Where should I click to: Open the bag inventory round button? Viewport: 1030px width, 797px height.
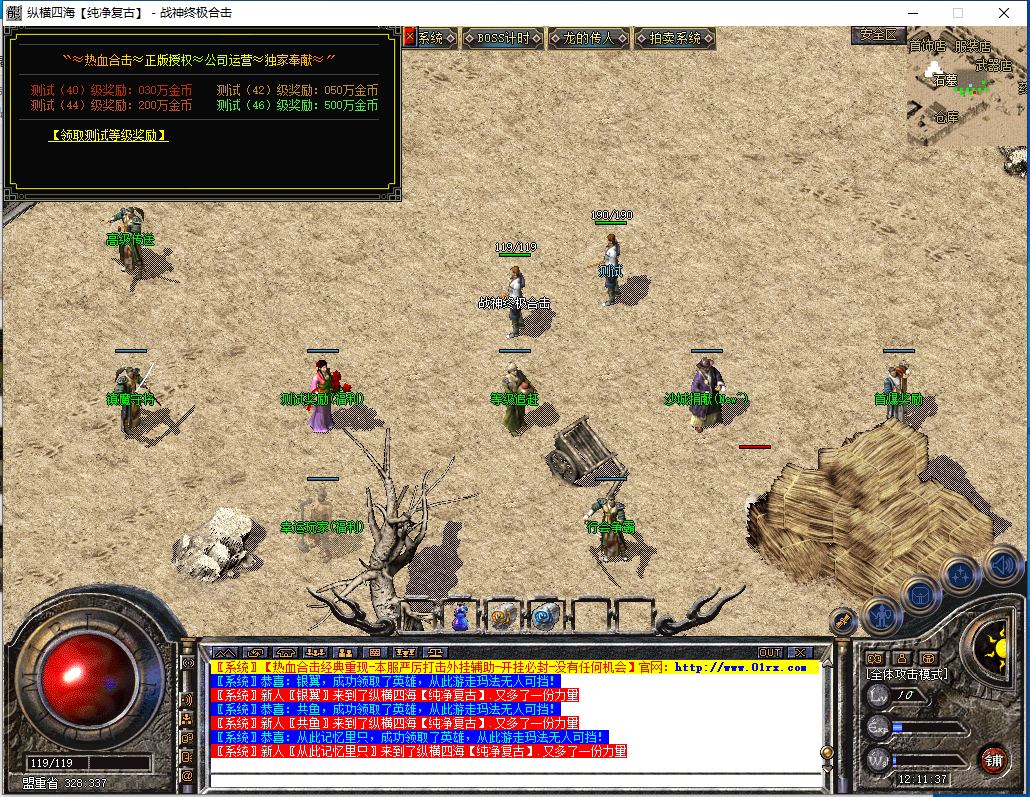[921, 593]
